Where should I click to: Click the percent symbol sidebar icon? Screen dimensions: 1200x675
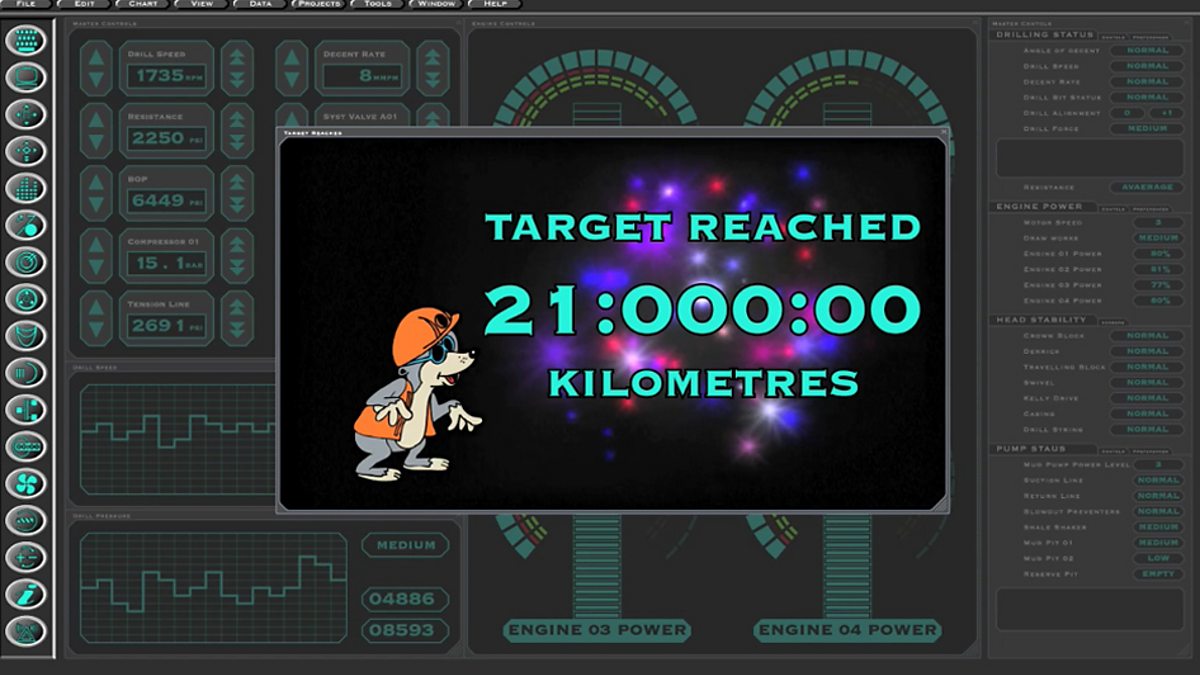coord(26,226)
